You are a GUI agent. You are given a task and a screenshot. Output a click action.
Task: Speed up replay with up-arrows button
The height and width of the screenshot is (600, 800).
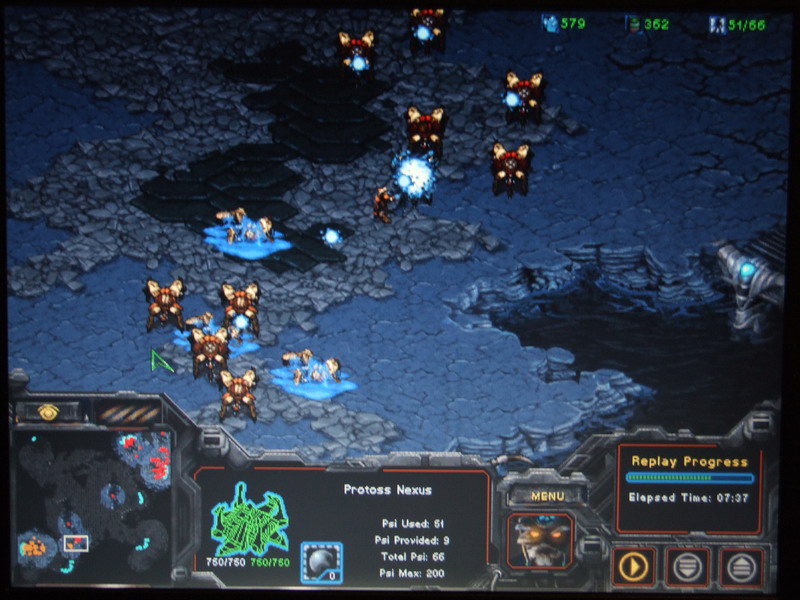(742, 567)
